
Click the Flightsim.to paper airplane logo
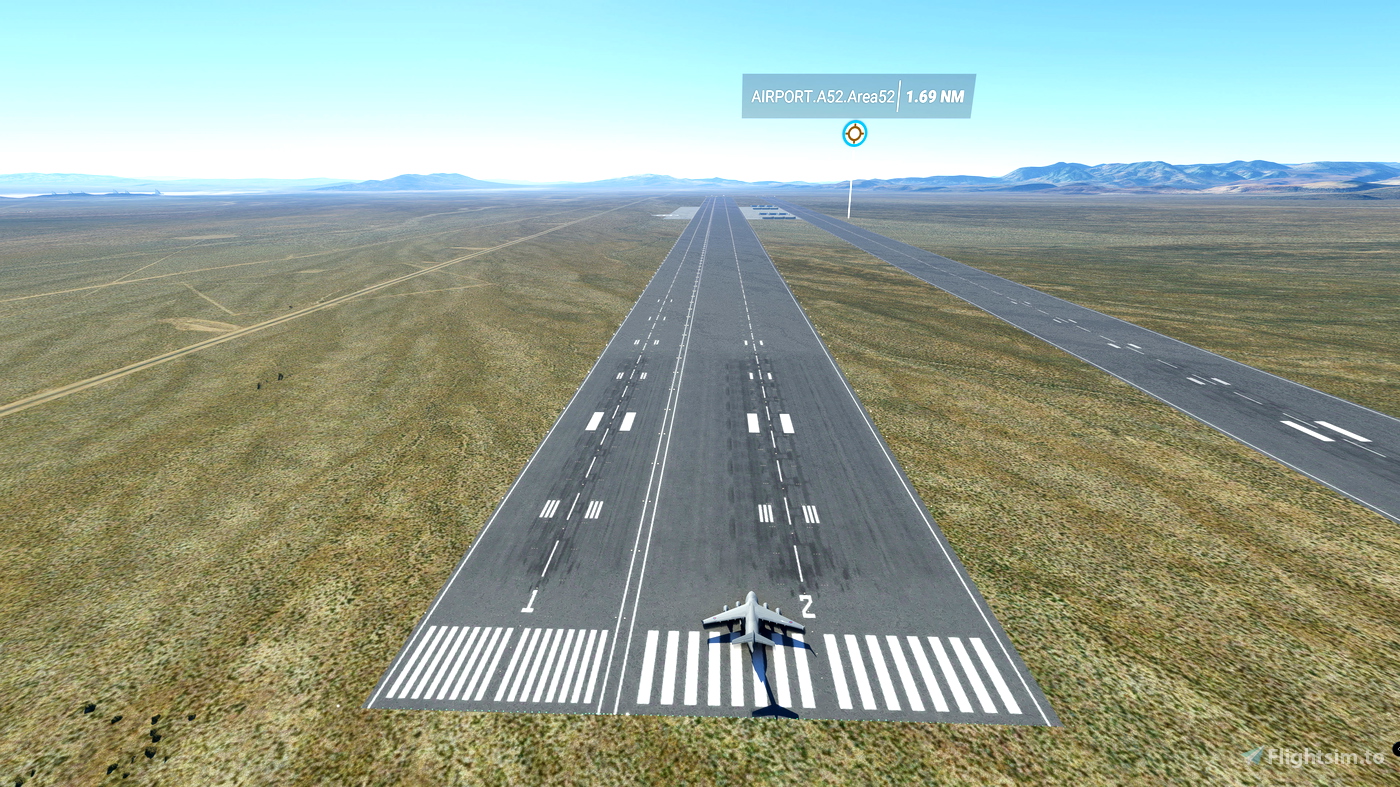(x=1253, y=755)
